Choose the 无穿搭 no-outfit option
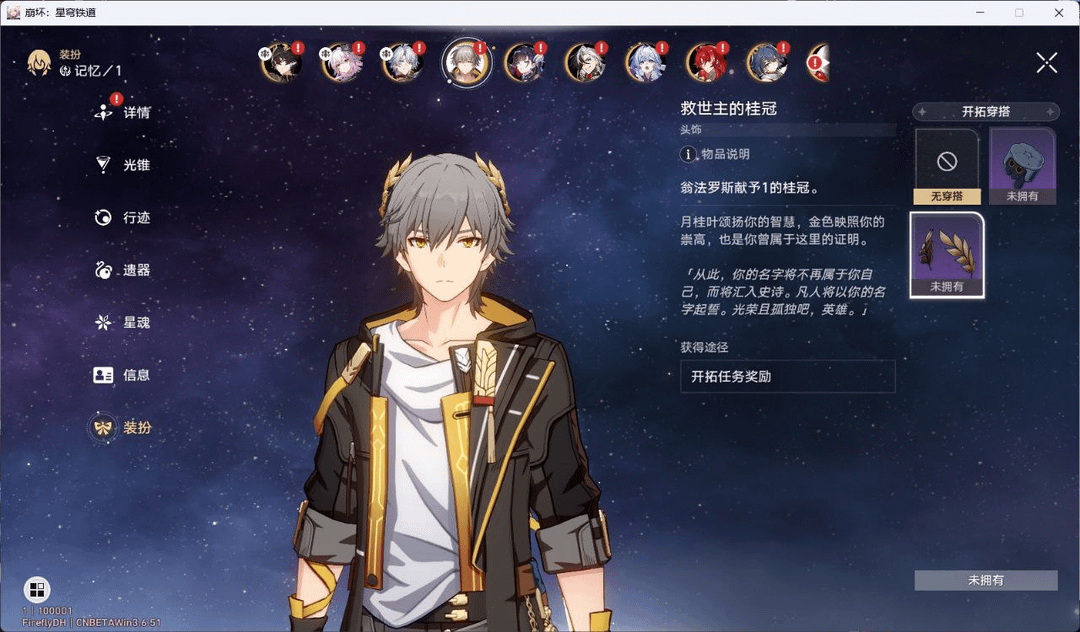1080x632 pixels. 946,166
